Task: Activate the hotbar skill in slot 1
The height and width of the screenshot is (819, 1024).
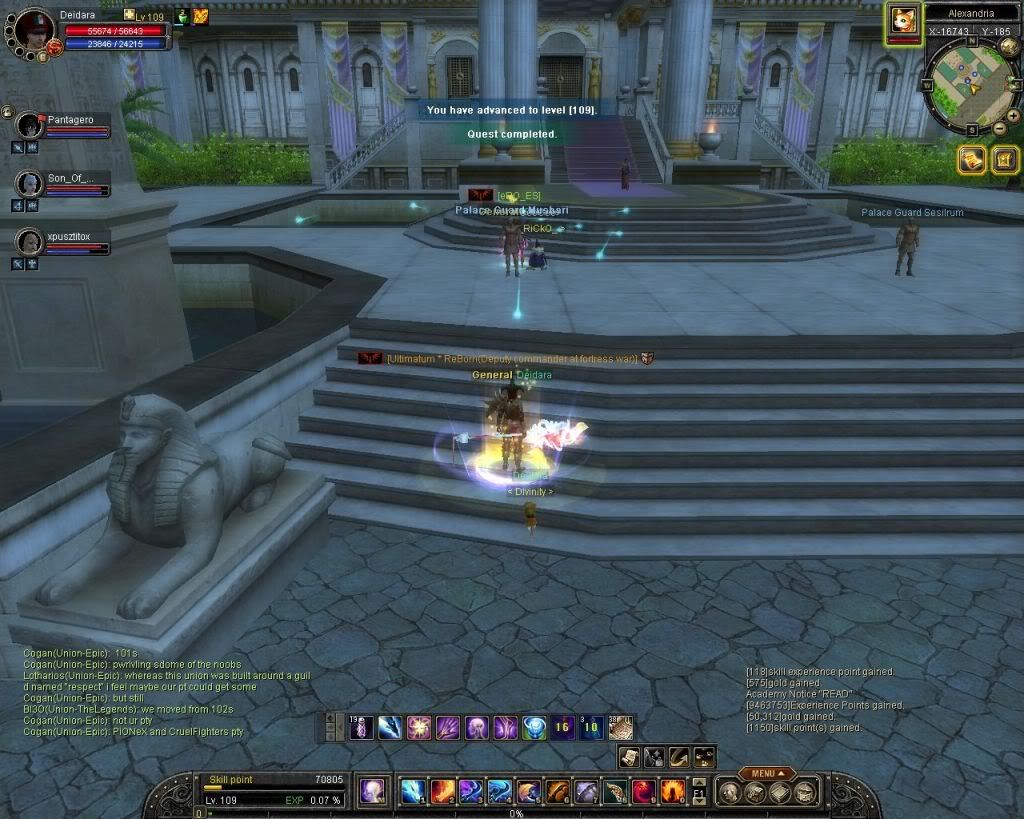Action: click(x=413, y=791)
